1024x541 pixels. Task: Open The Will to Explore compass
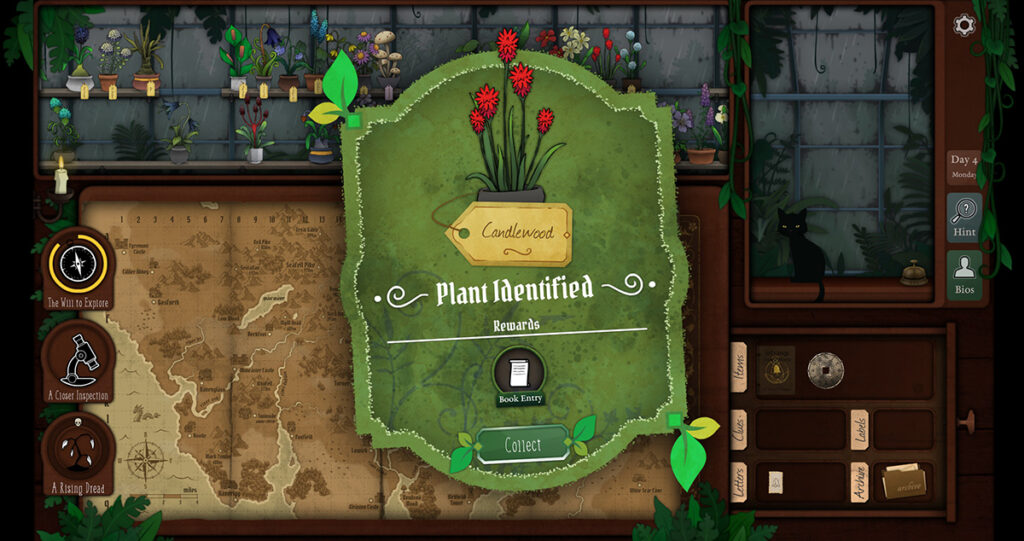tap(78, 264)
